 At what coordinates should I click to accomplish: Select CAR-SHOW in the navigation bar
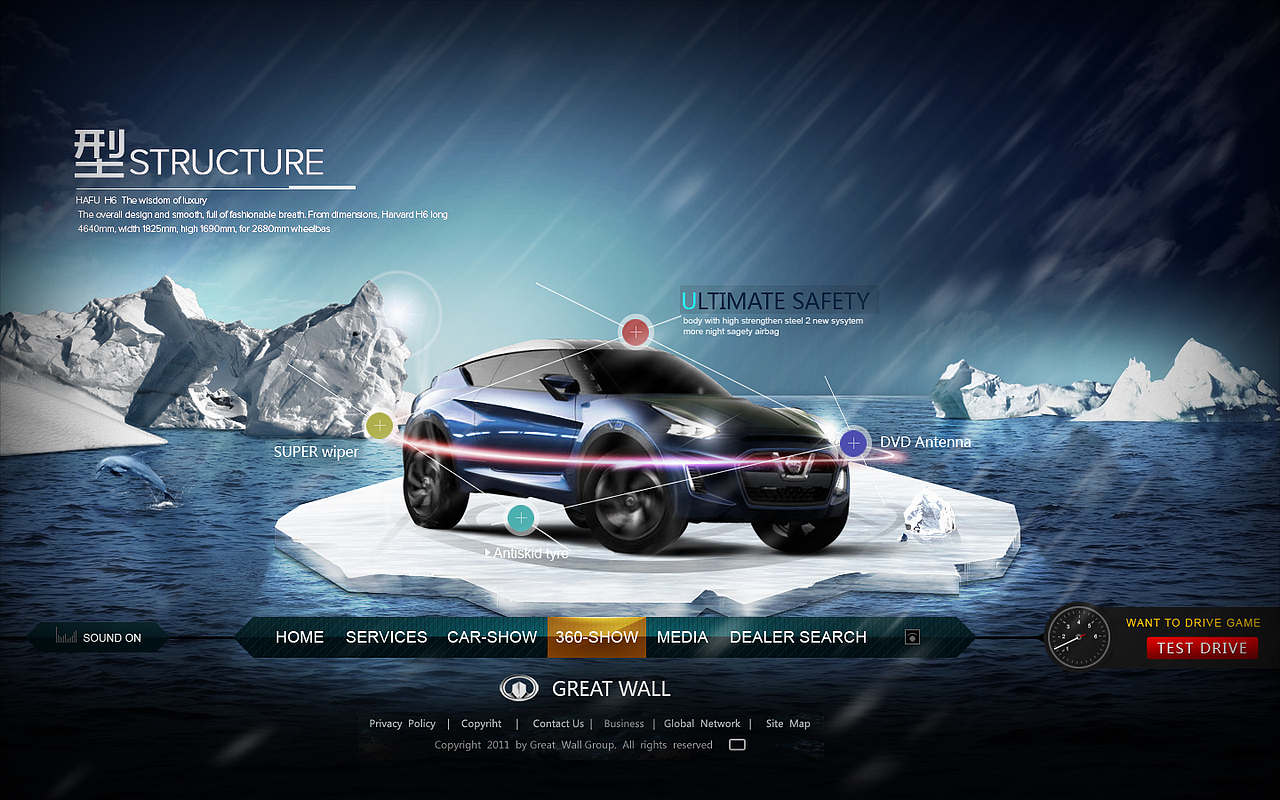tap(492, 637)
